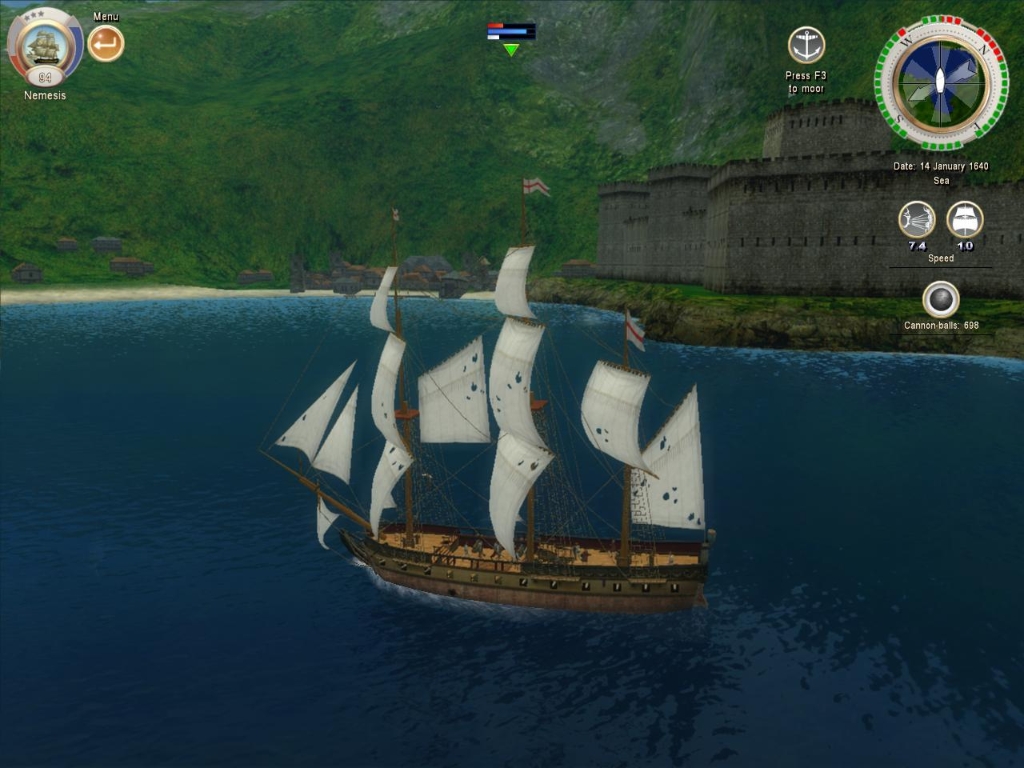Click the wind compass dial
Viewport: 1024px width, 768px height.
point(941,82)
